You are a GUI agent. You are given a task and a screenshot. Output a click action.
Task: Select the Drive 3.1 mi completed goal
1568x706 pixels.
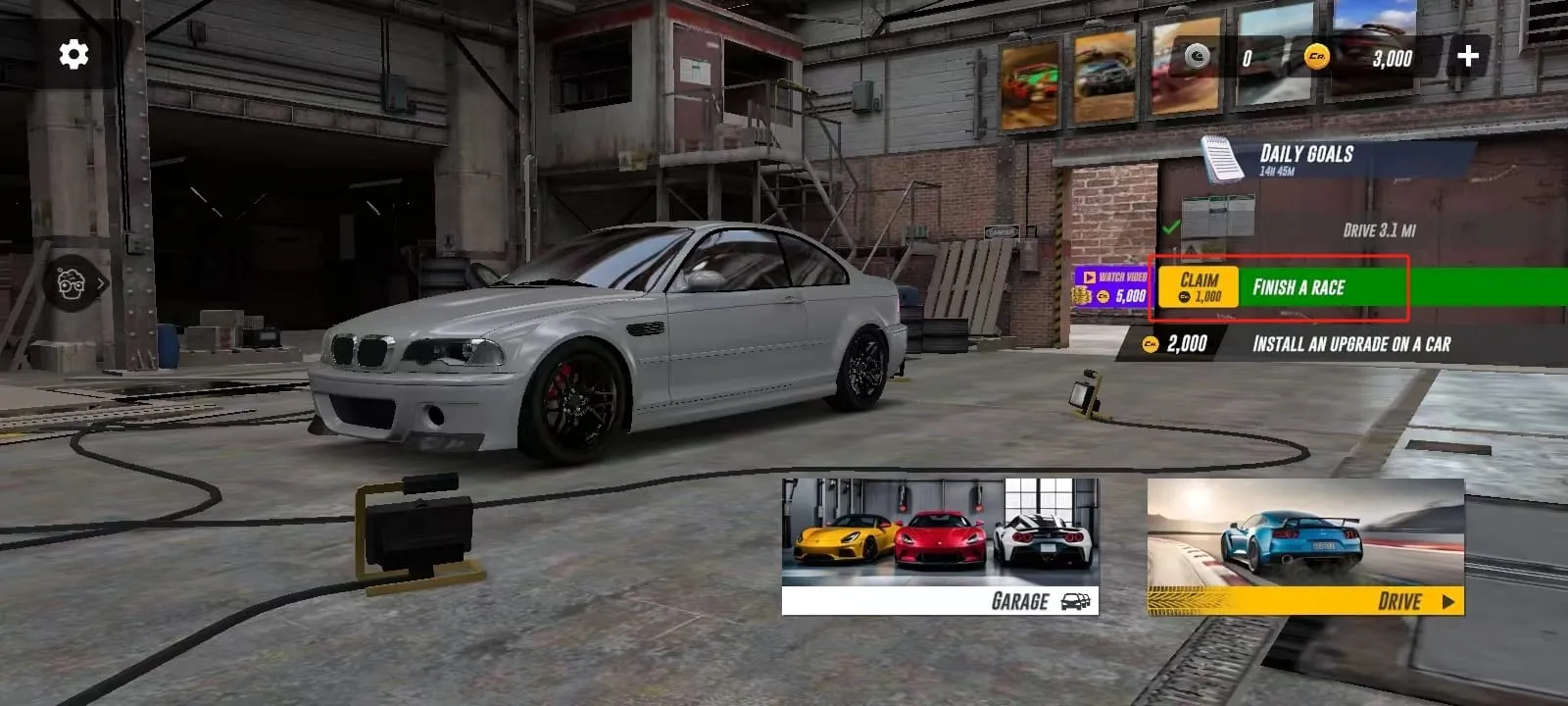[1378, 230]
